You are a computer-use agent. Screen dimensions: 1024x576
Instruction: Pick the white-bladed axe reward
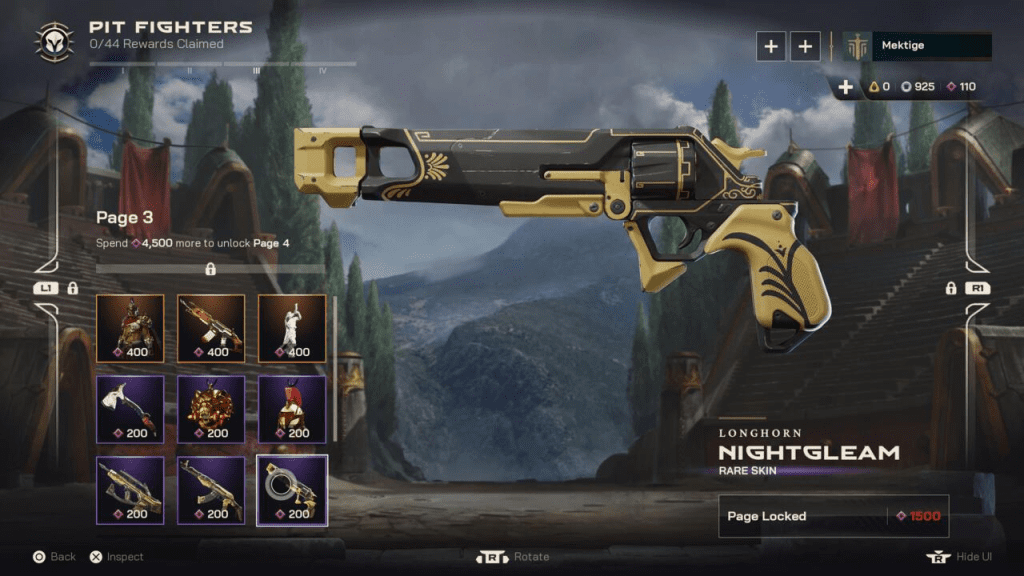(x=129, y=408)
